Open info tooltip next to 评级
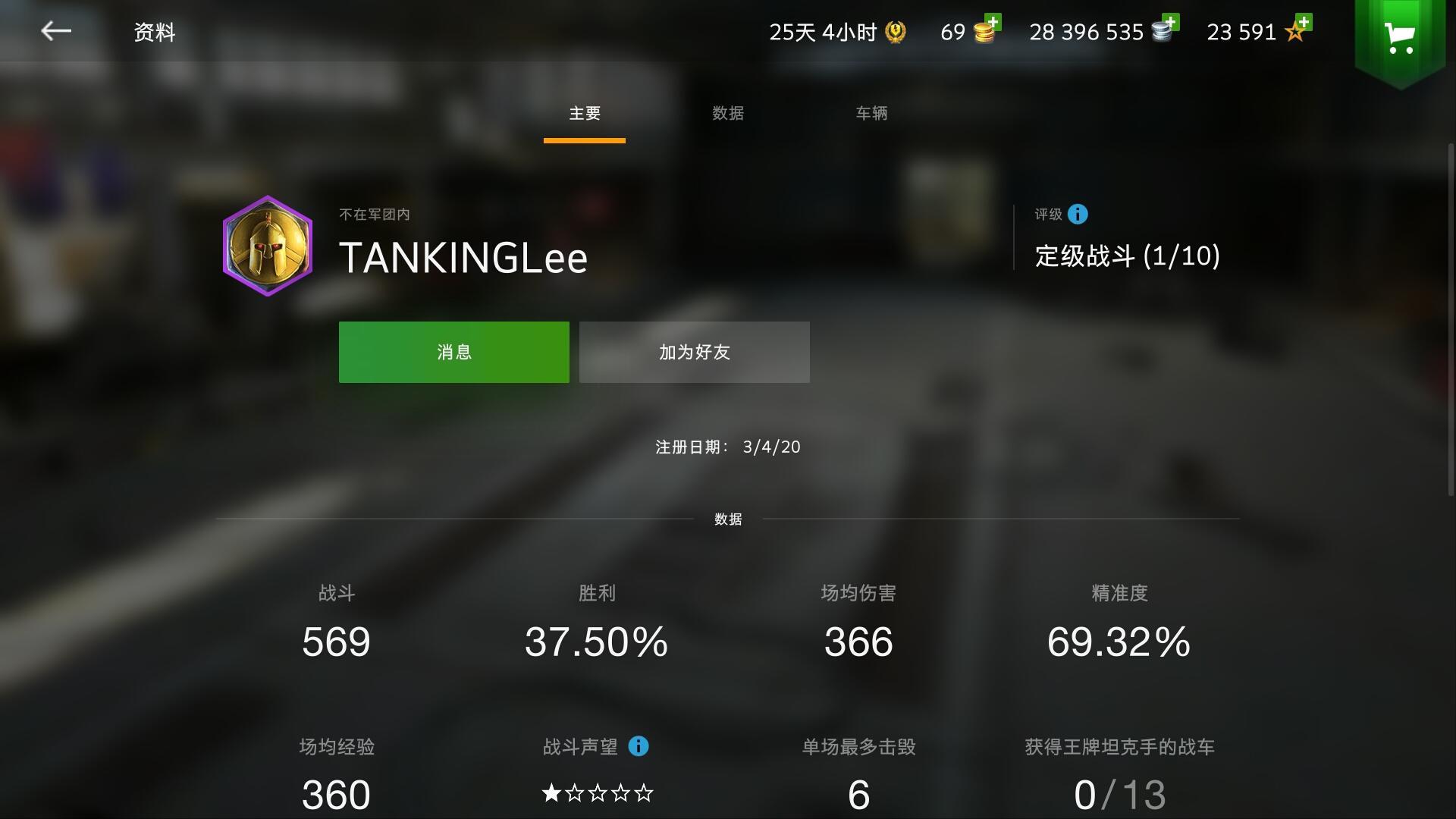The width and height of the screenshot is (1456, 819). [1076, 215]
